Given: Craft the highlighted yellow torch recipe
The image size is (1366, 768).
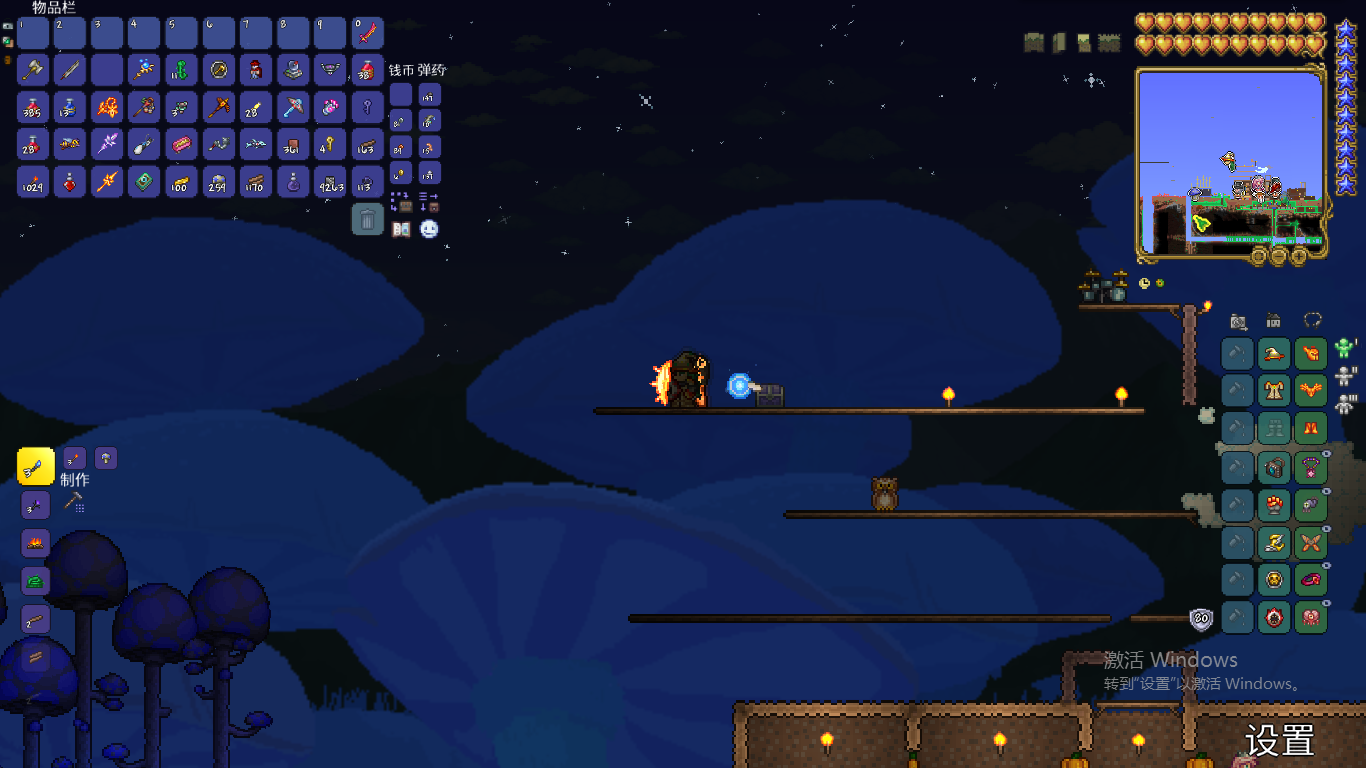Looking at the screenshot, I should (36, 466).
